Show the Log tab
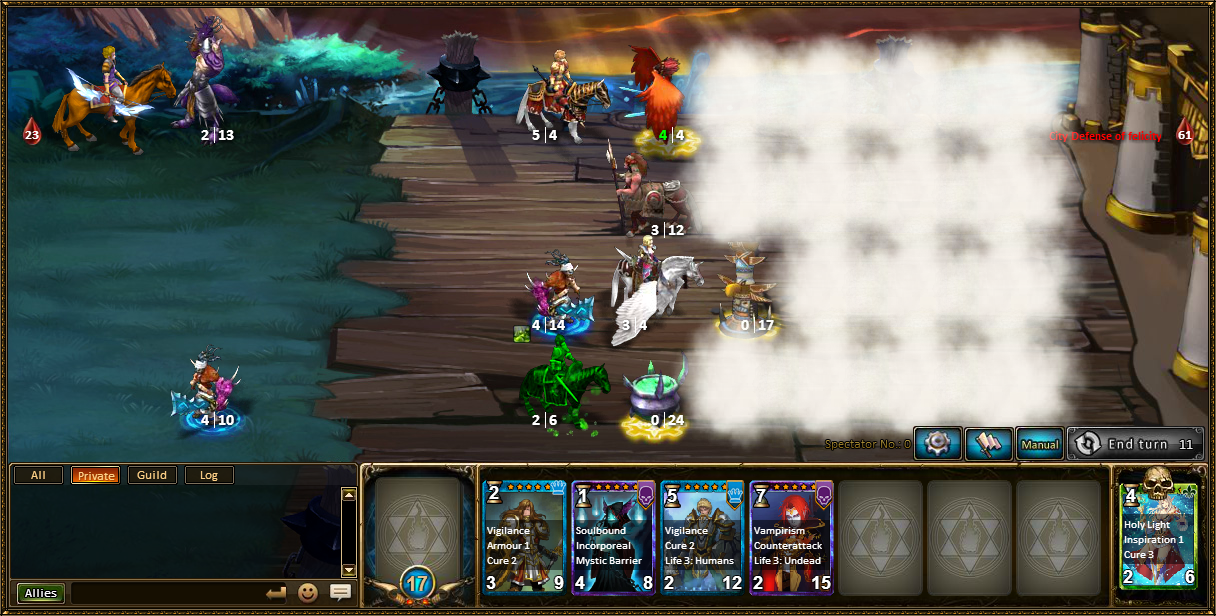Screen dimensions: 1216x616 point(209,475)
